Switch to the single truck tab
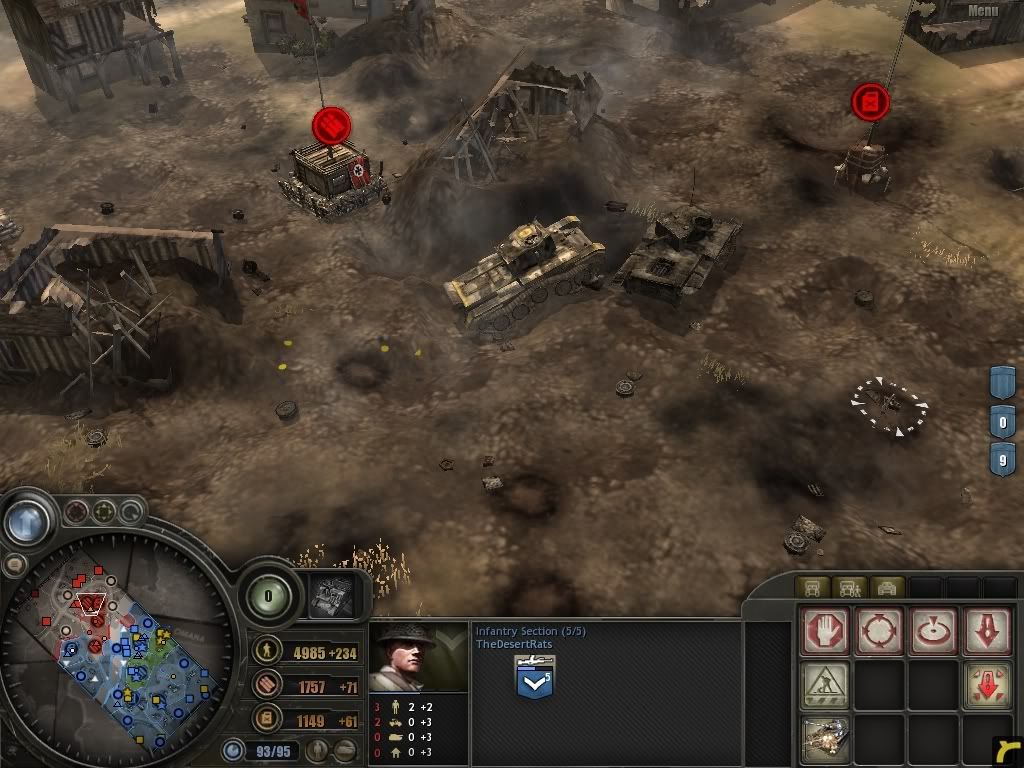 coord(812,587)
